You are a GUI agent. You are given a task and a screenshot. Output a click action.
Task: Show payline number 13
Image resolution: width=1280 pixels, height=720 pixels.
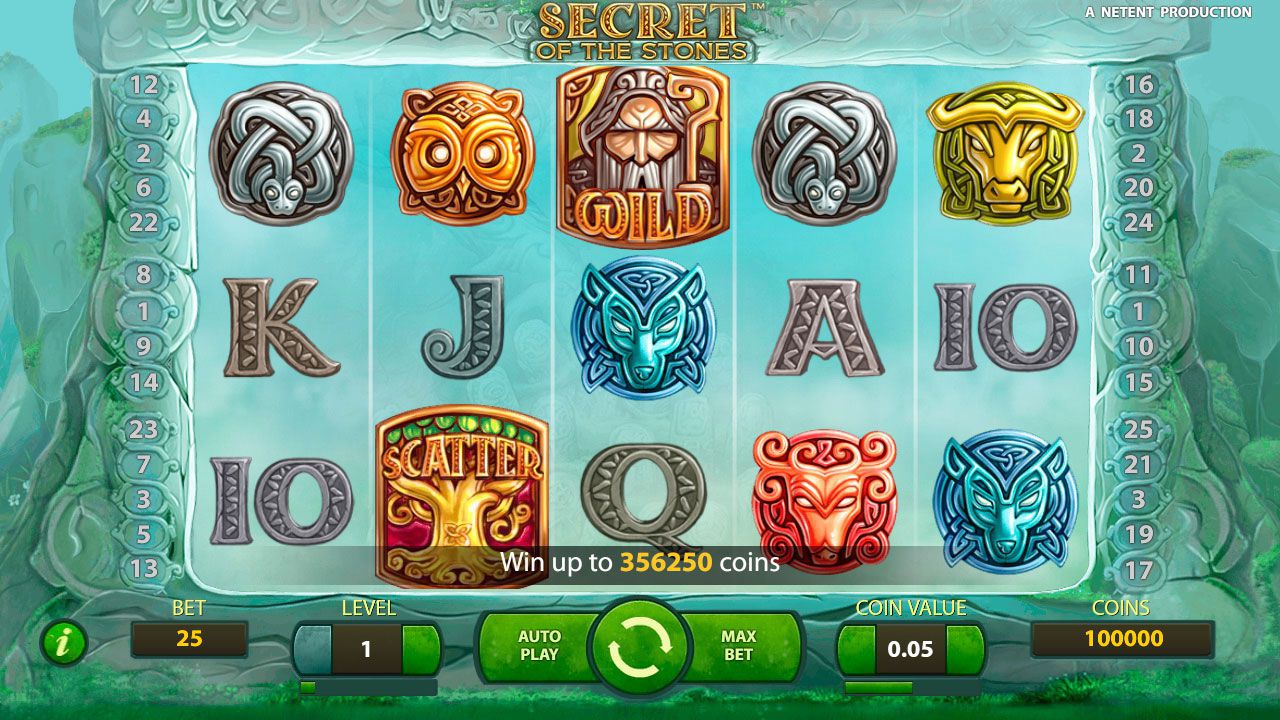pyautogui.click(x=144, y=569)
